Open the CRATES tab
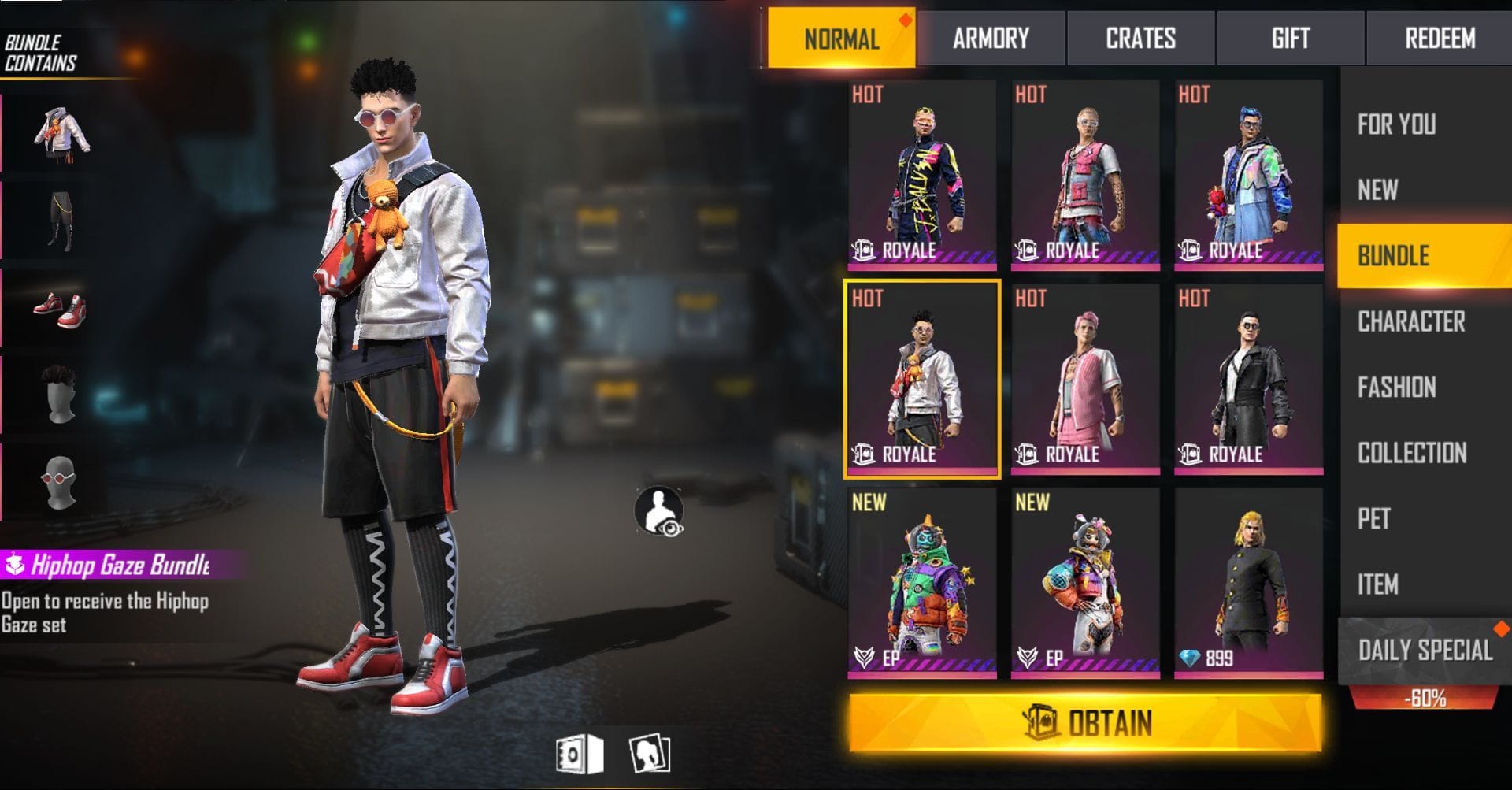The image size is (1512, 790). (x=1140, y=37)
